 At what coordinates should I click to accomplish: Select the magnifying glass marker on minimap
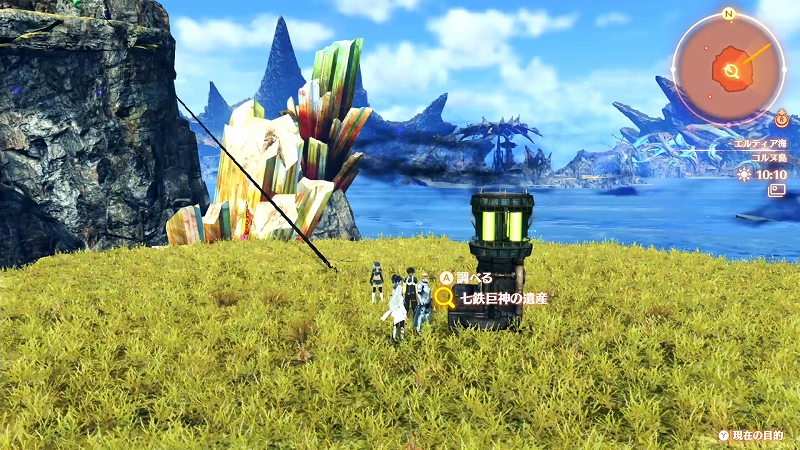coord(732,71)
